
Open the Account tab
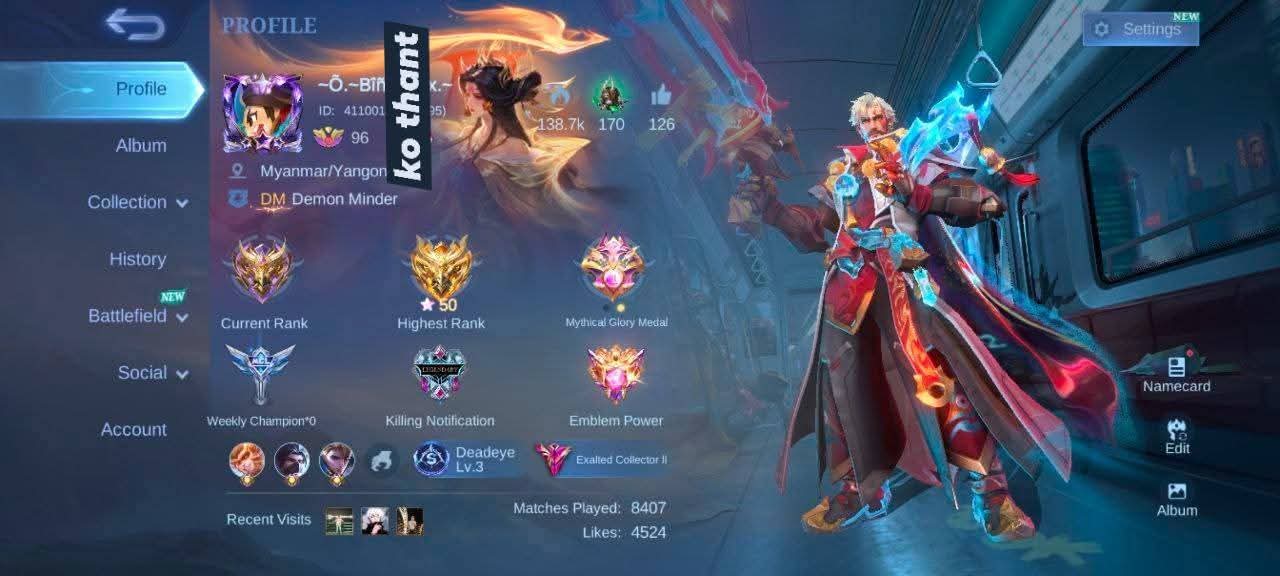coord(133,430)
